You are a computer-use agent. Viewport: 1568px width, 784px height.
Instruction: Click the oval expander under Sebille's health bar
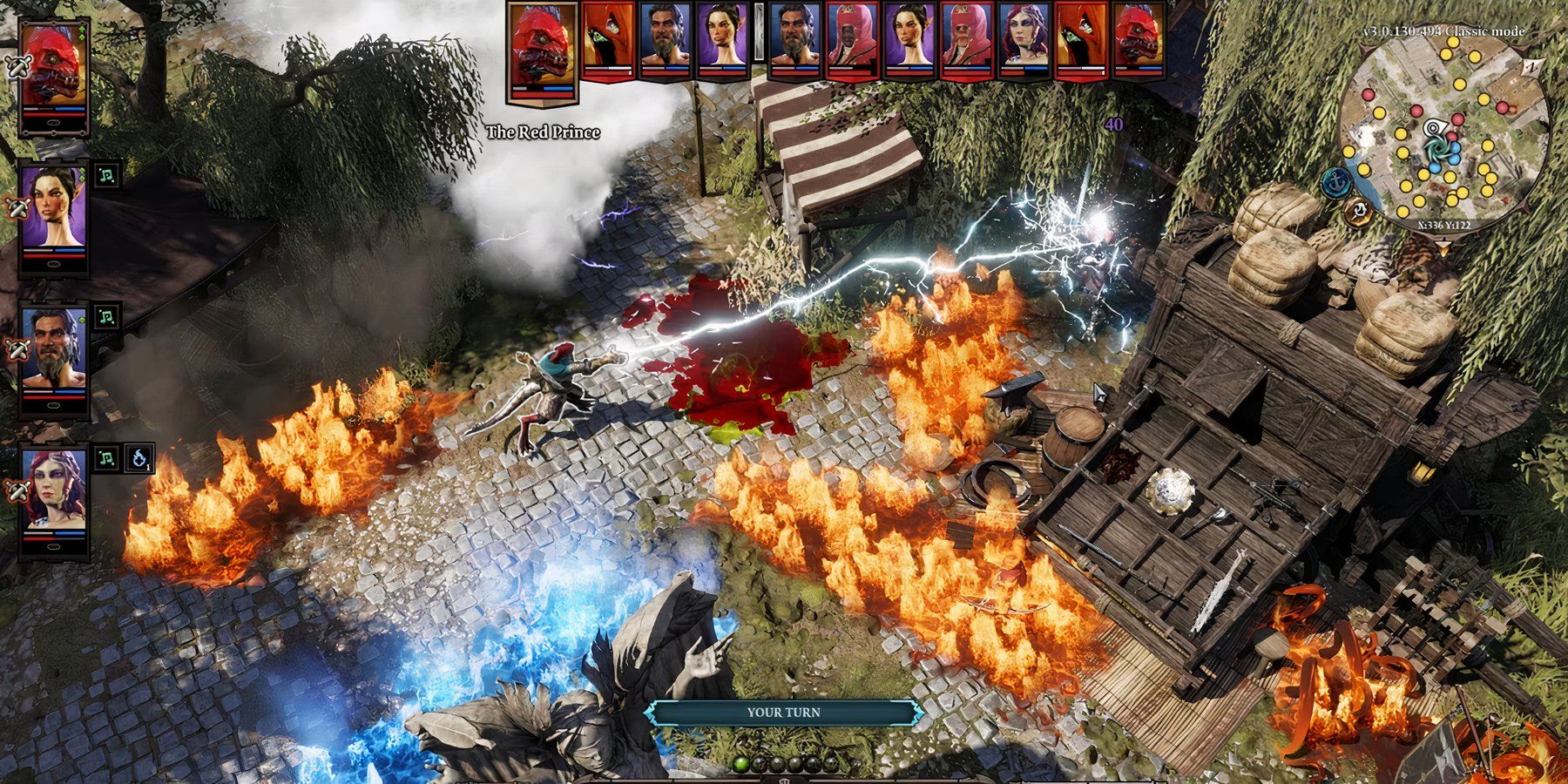[54, 265]
